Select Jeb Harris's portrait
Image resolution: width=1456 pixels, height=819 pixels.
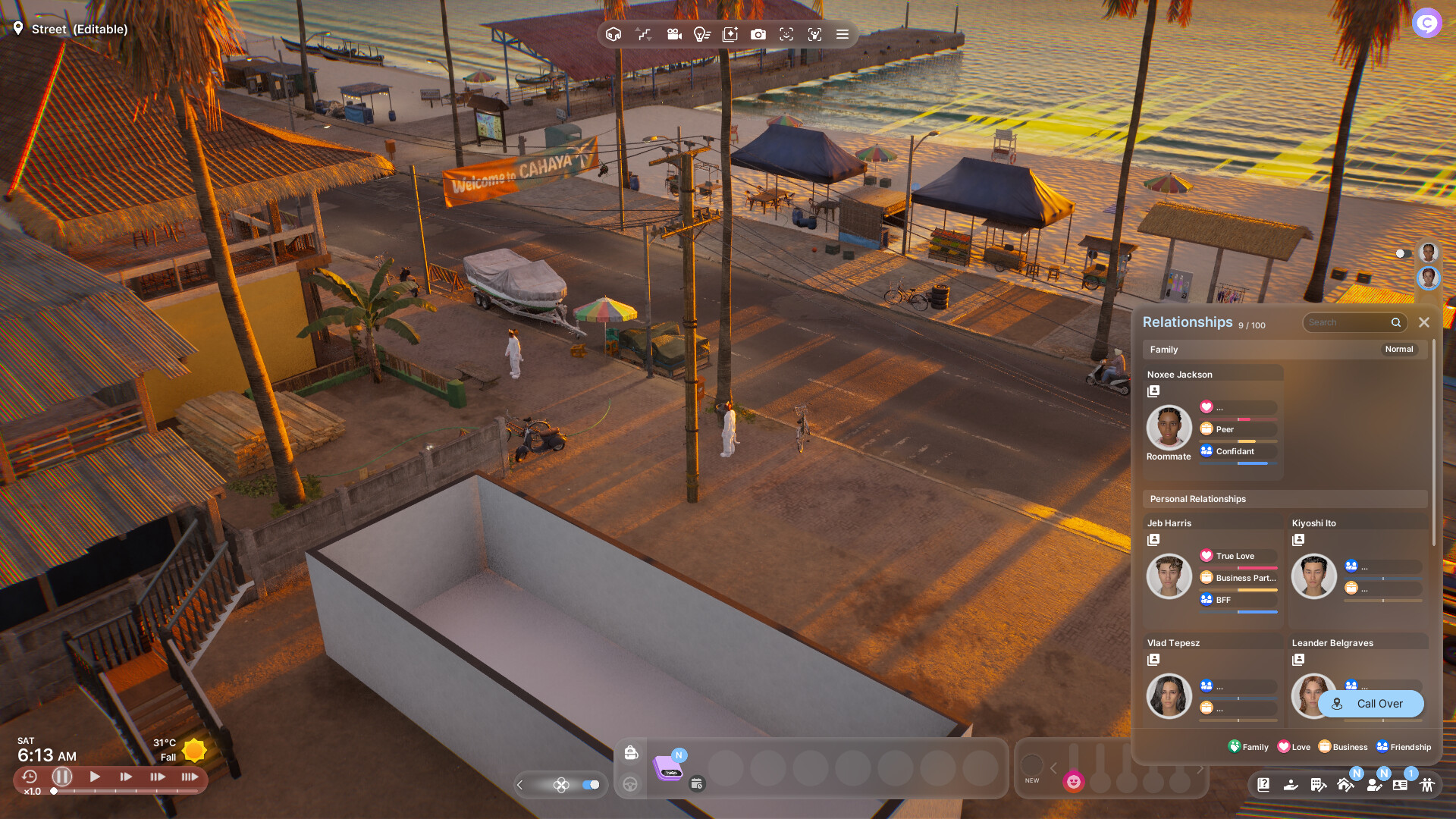[x=1169, y=576]
